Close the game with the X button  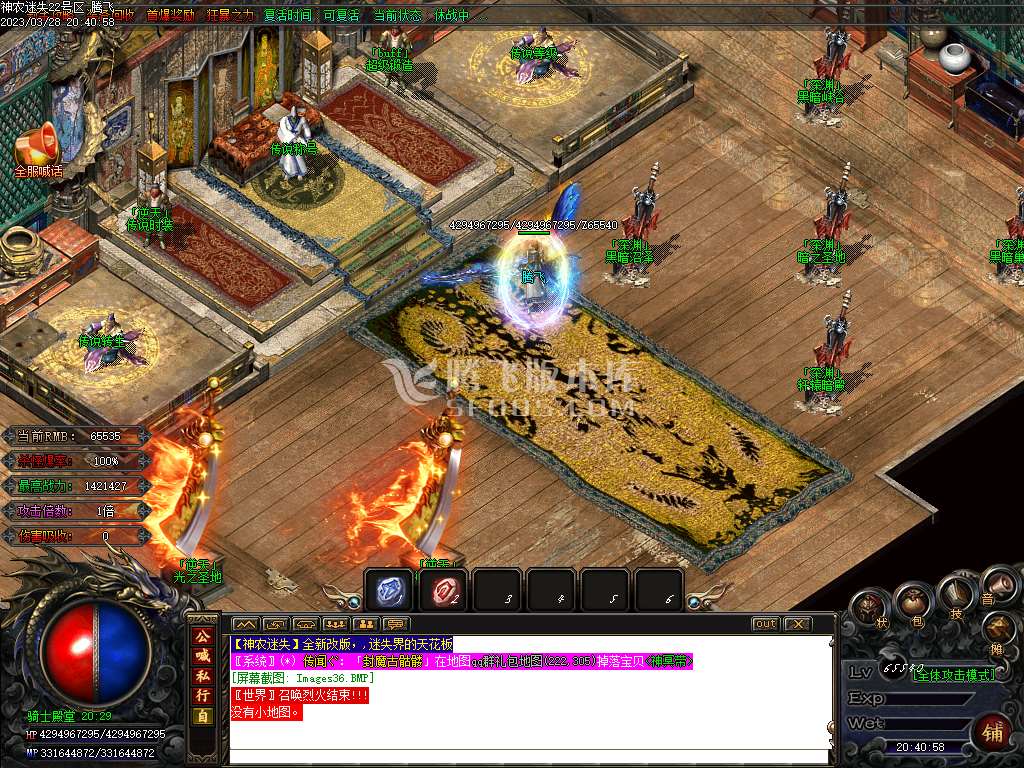tap(796, 624)
